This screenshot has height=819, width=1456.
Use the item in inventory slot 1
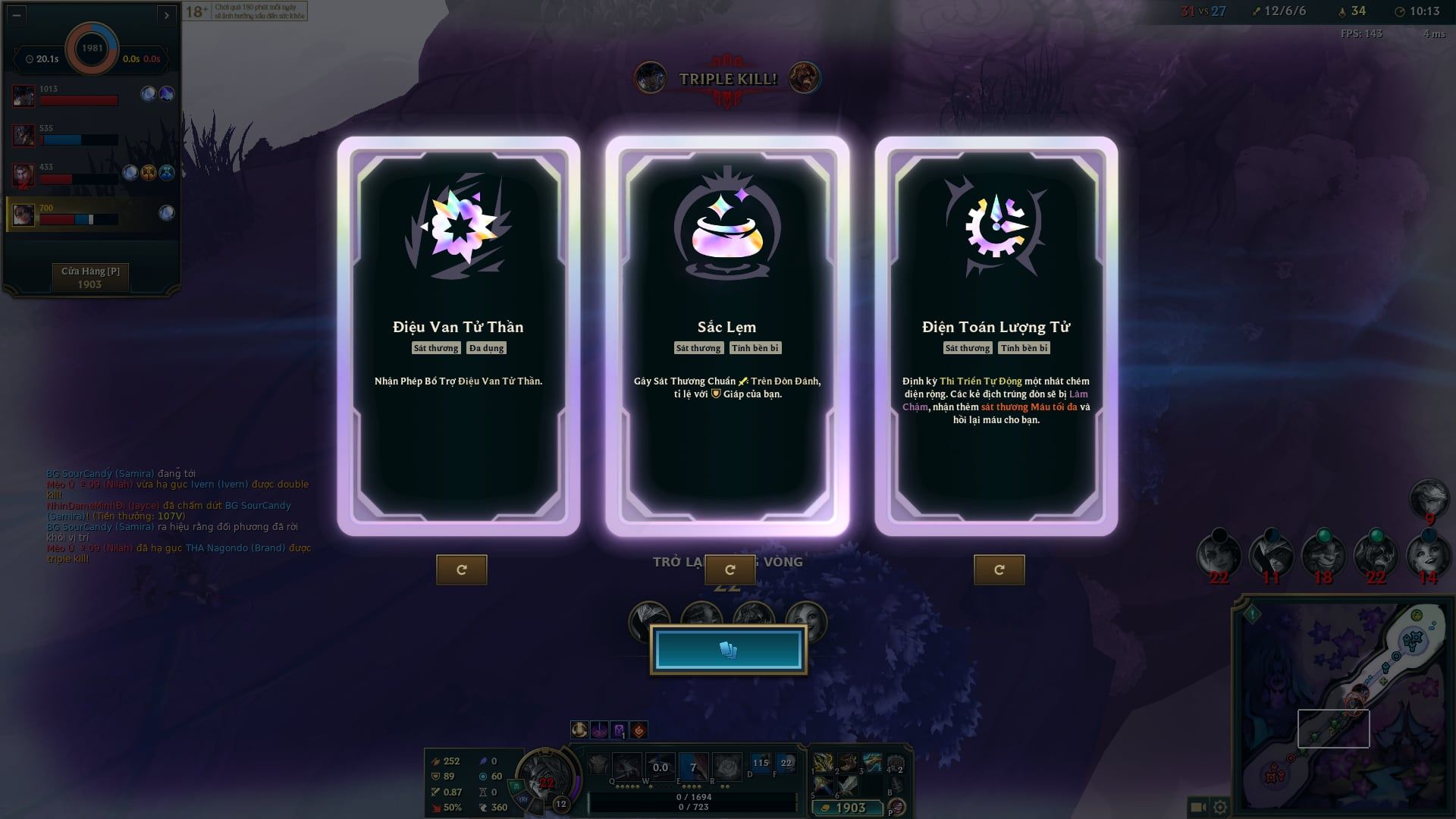(824, 763)
